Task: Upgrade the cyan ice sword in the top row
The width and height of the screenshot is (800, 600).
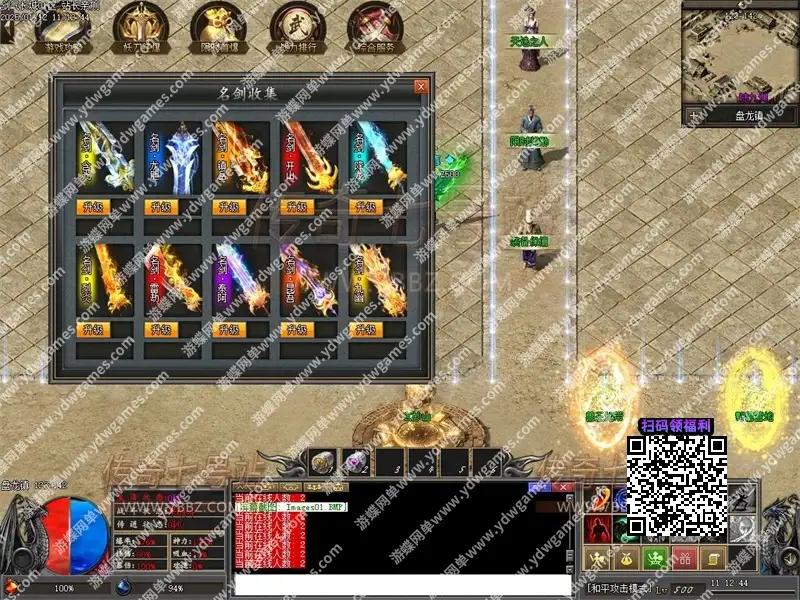Action: (365, 207)
